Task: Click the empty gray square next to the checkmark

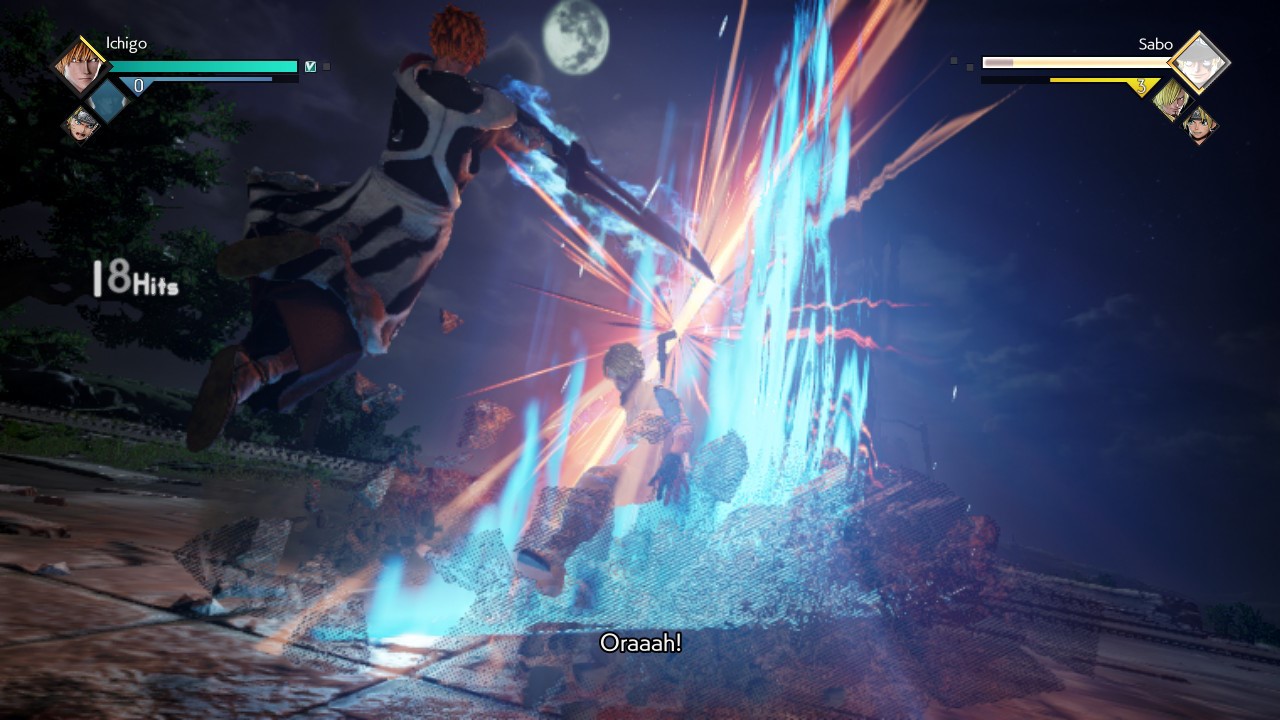Action: pos(326,67)
